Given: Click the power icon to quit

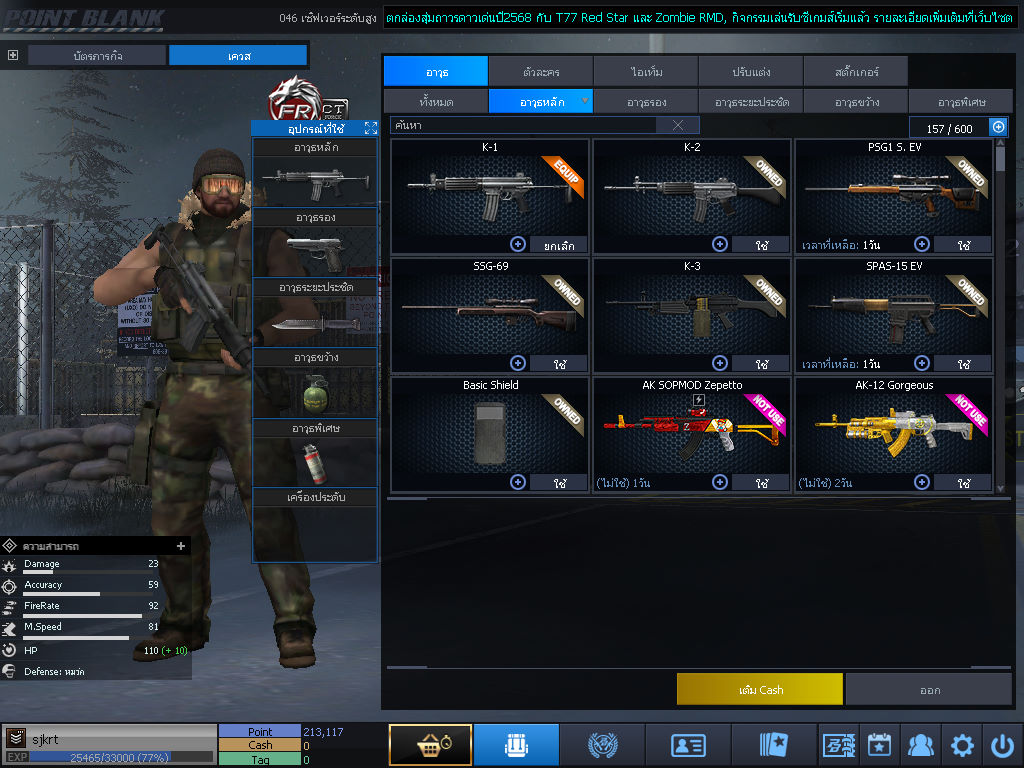Looking at the screenshot, I should coord(1002,745).
